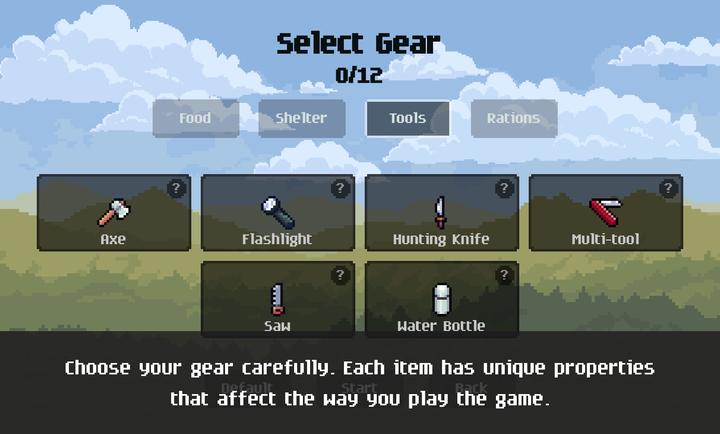Open the Axe help question mark

point(176,188)
